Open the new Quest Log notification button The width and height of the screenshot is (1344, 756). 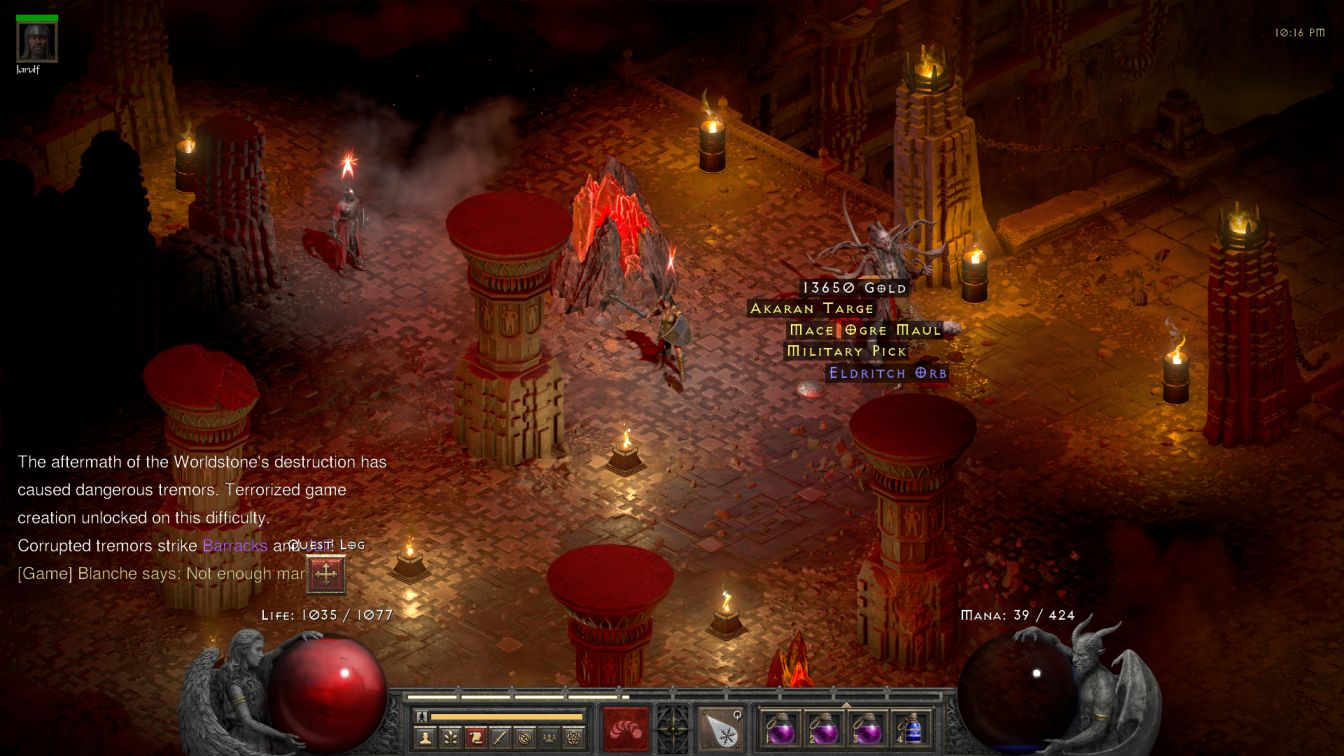tap(326, 574)
